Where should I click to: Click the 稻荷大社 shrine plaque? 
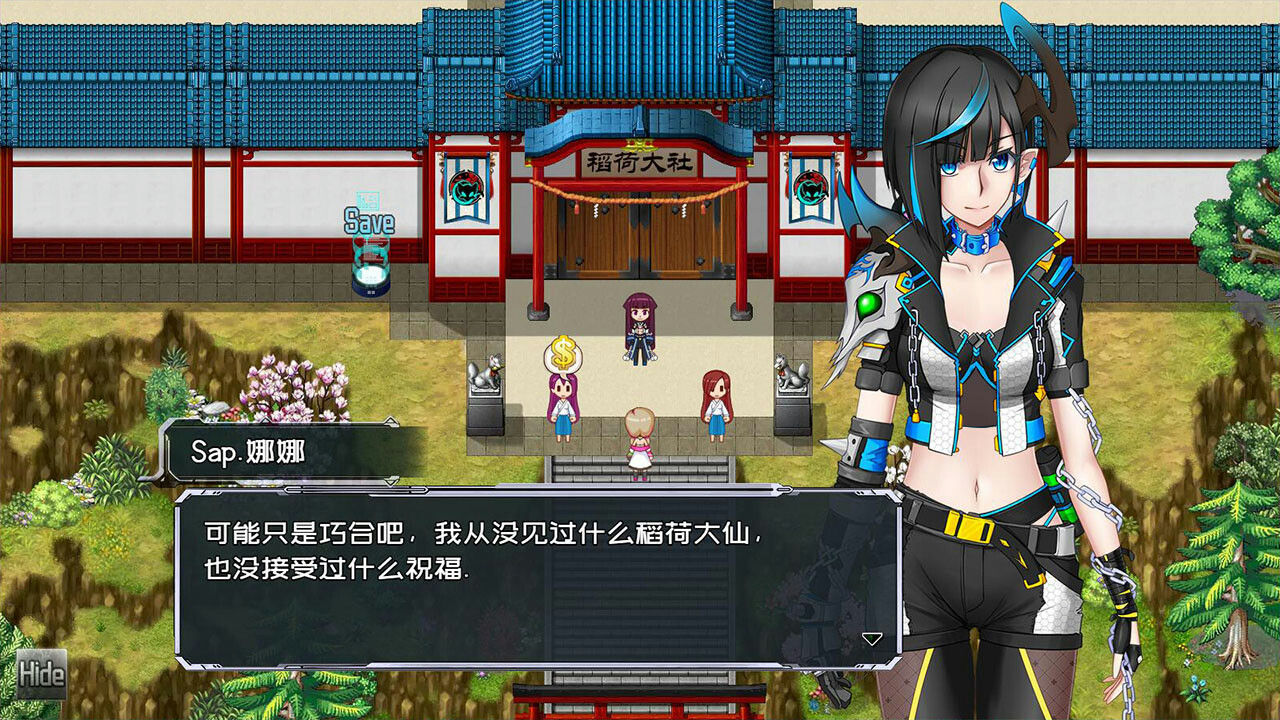point(641,162)
